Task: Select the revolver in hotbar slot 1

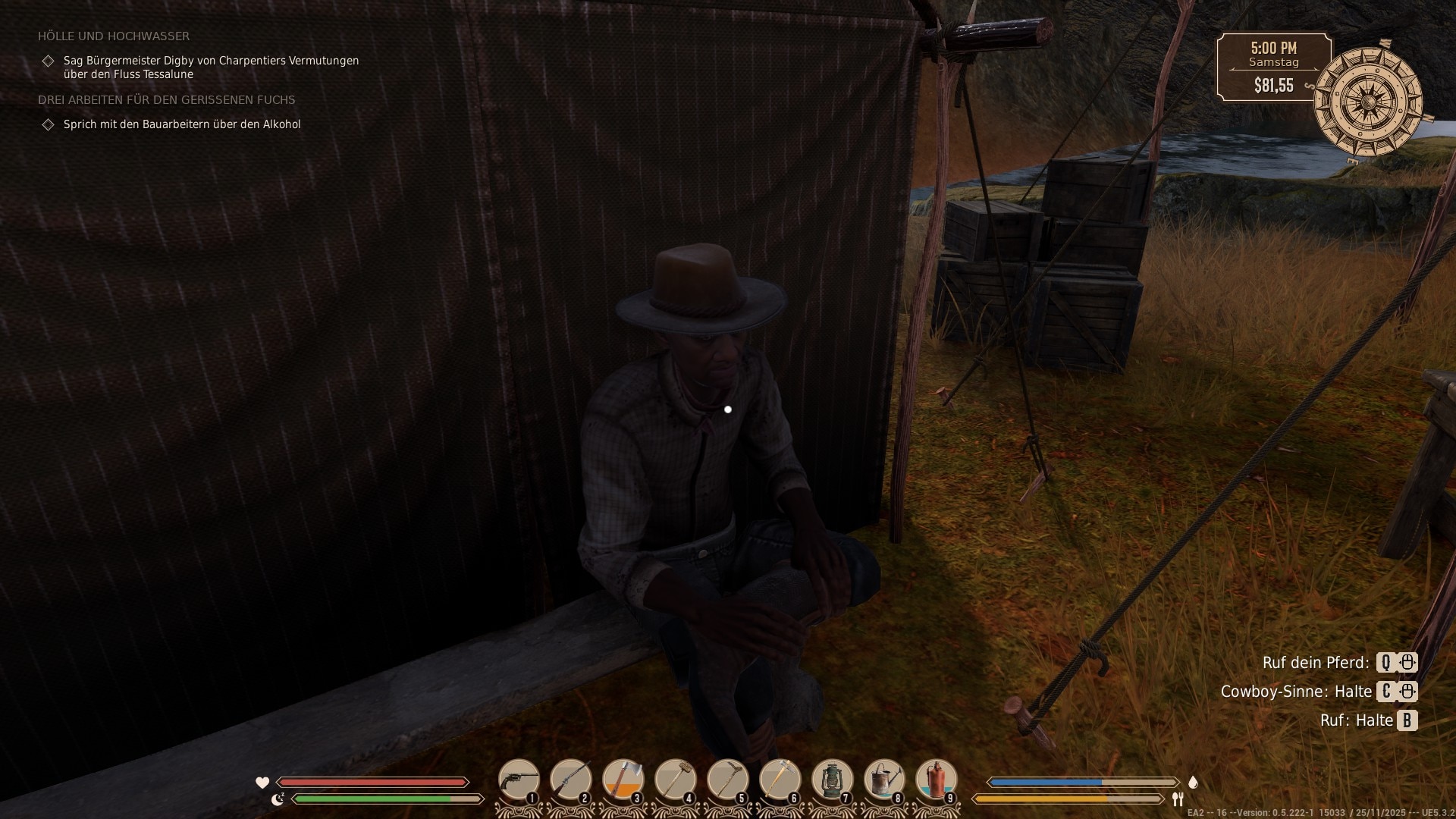Action: click(x=519, y=780)
